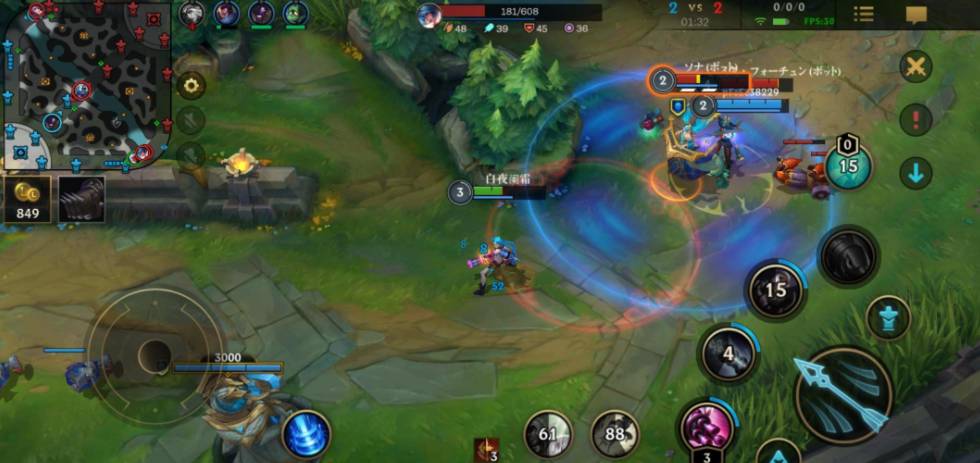Send the red exclamation danger ping

point(915,121)
